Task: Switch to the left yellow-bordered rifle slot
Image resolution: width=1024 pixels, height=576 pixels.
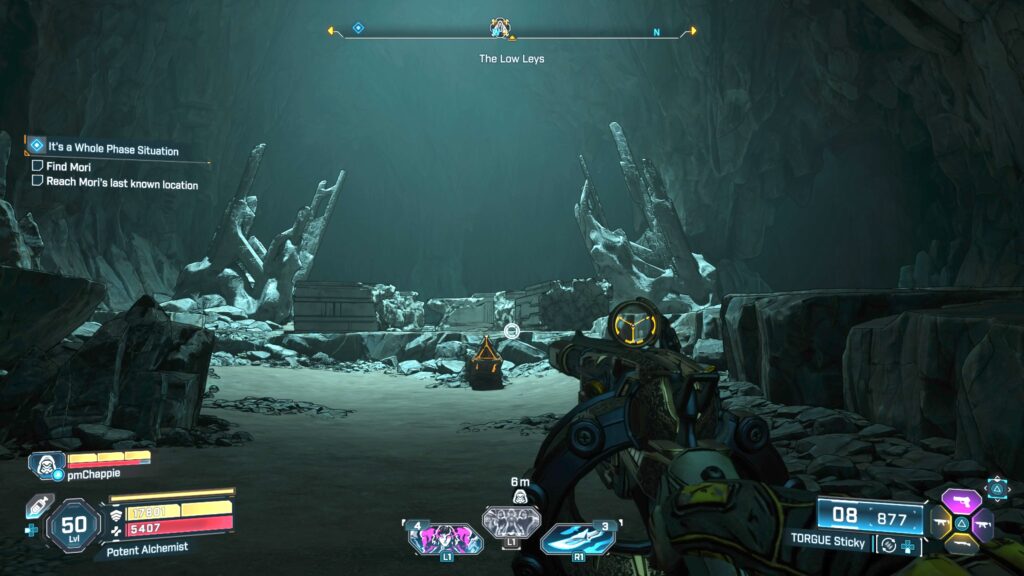Action: pyautogui.click(x=940, y=521)
